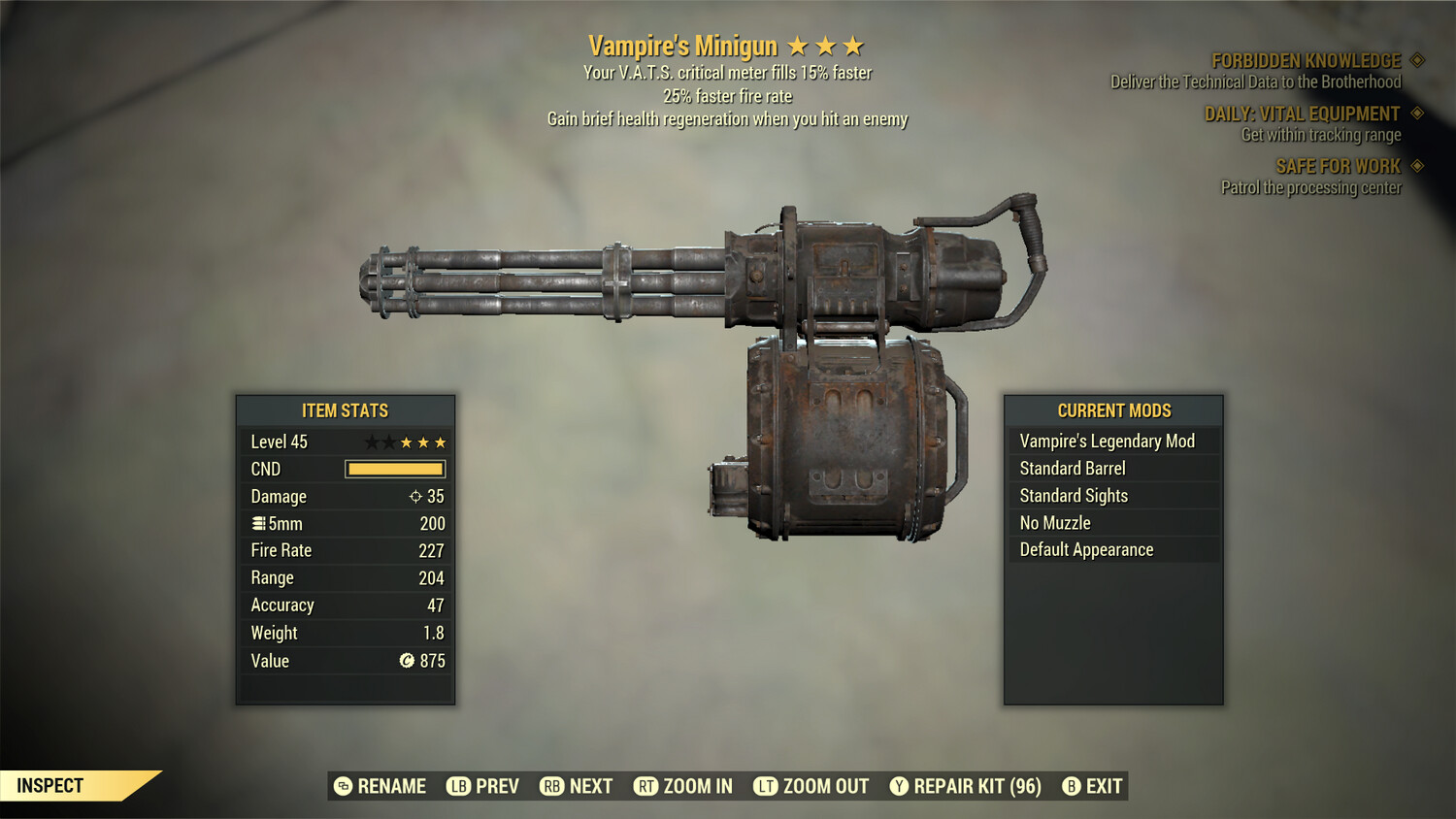Click the CND condition bar
1456x819 pixels.
394,469
